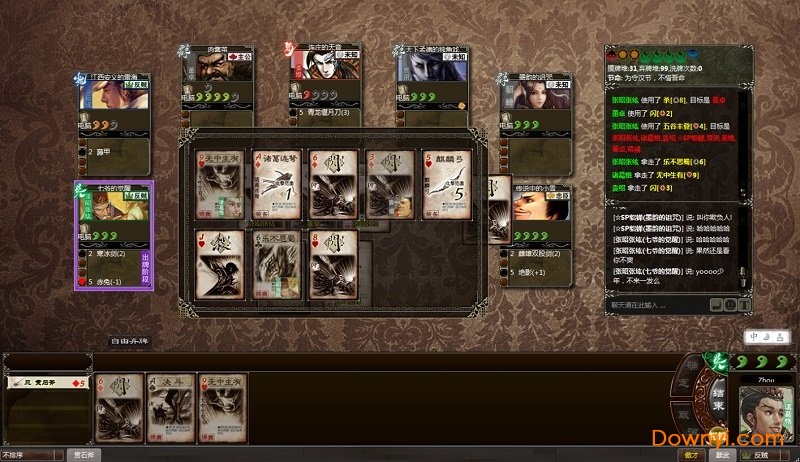Take the 乐不思蜀 card from the panel
The height and width of the screenshot is (462, 800).
click(277, 263)
